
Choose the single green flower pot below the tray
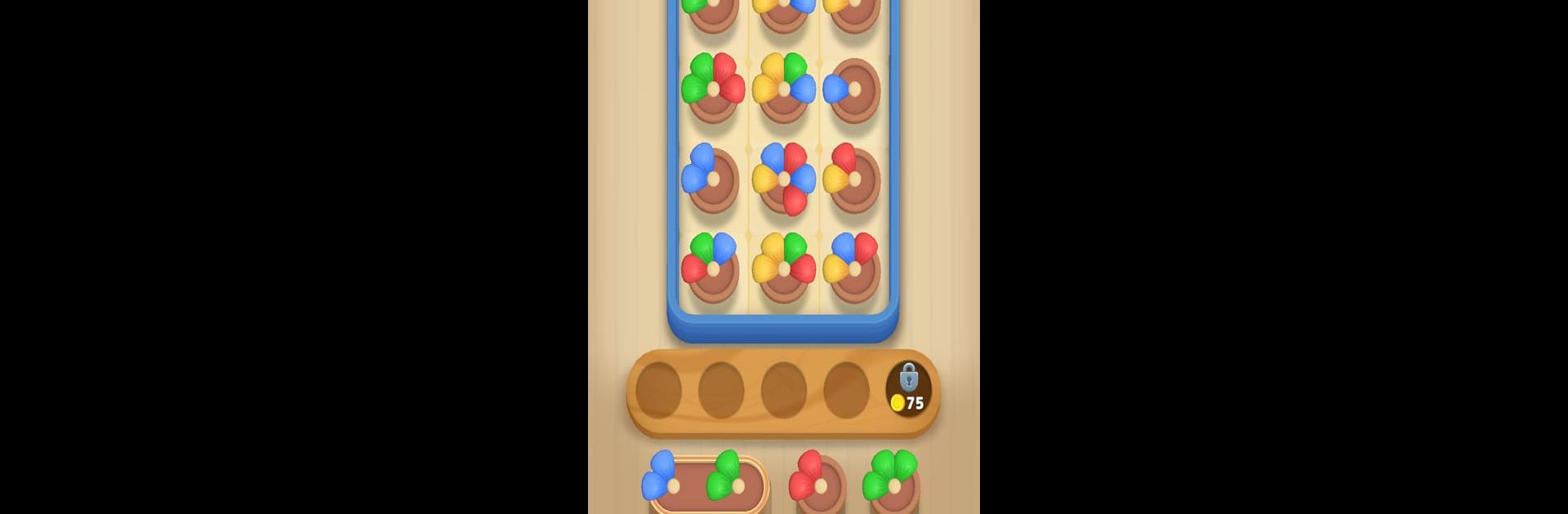(x=892, y=483)
